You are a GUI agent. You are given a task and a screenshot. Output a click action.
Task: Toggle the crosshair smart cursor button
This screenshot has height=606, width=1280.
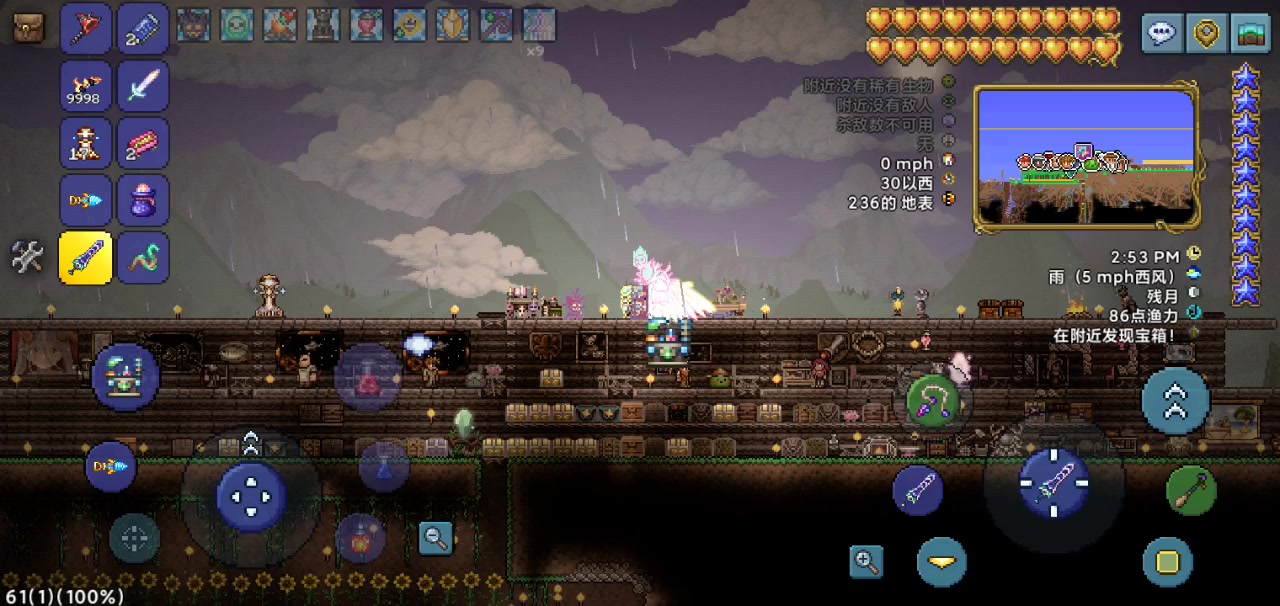134,538
